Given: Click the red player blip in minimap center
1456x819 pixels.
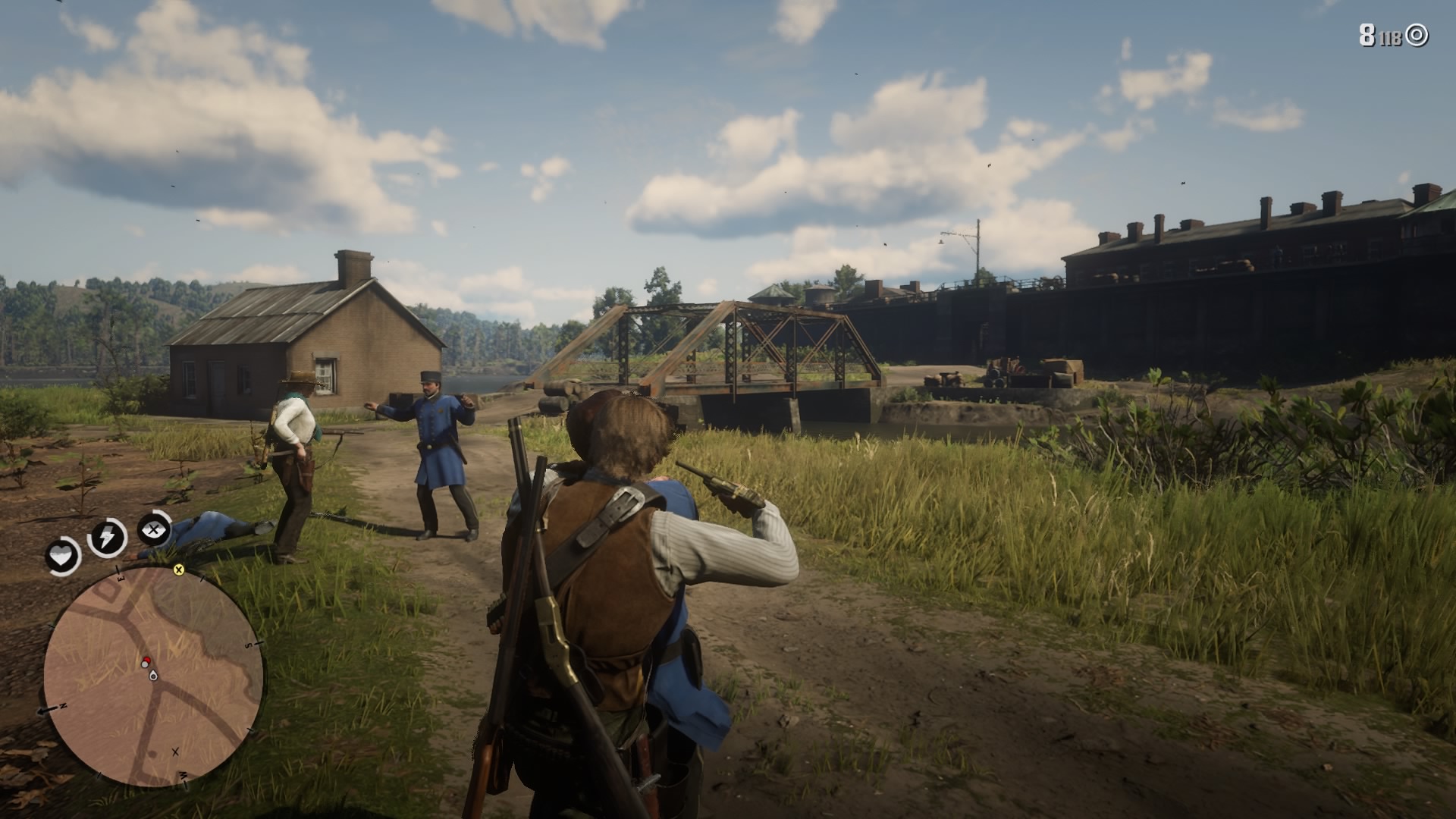Looking at the screenshot, I should [x=146, y=661].
